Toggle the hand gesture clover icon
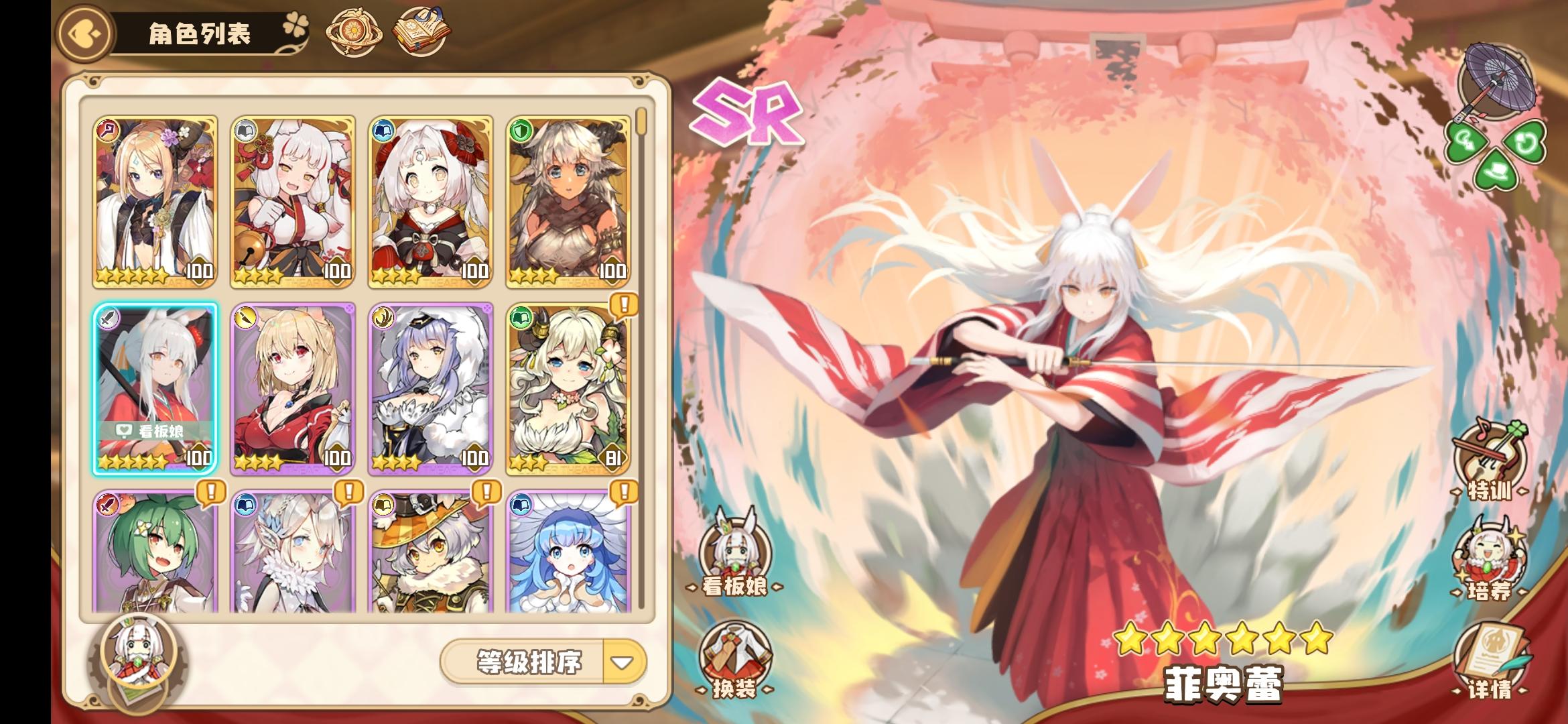1568x724 pixels. 1465,141
